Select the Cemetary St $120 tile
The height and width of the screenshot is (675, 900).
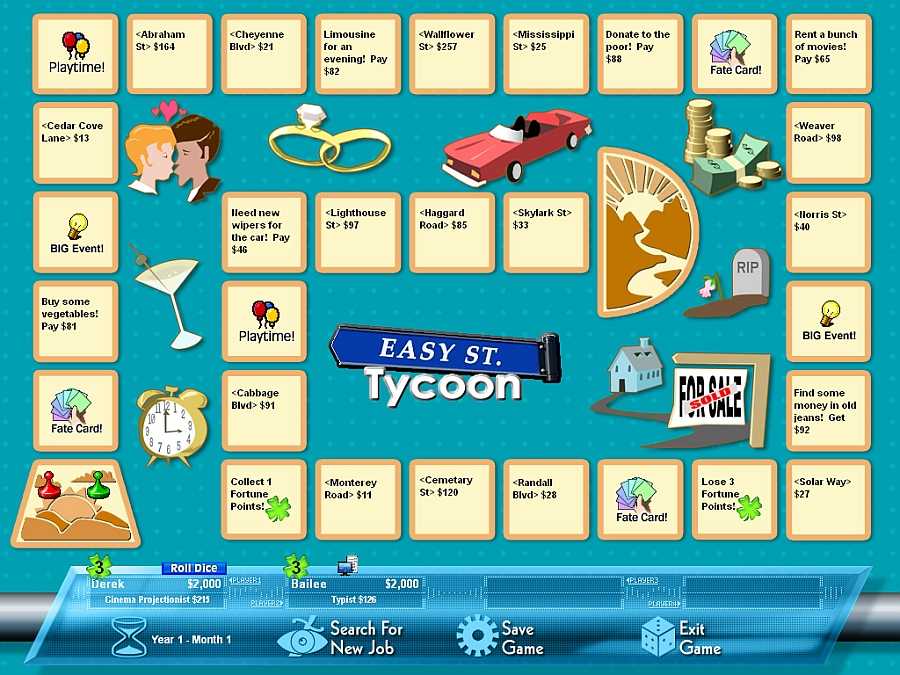[x=452, y=500]
